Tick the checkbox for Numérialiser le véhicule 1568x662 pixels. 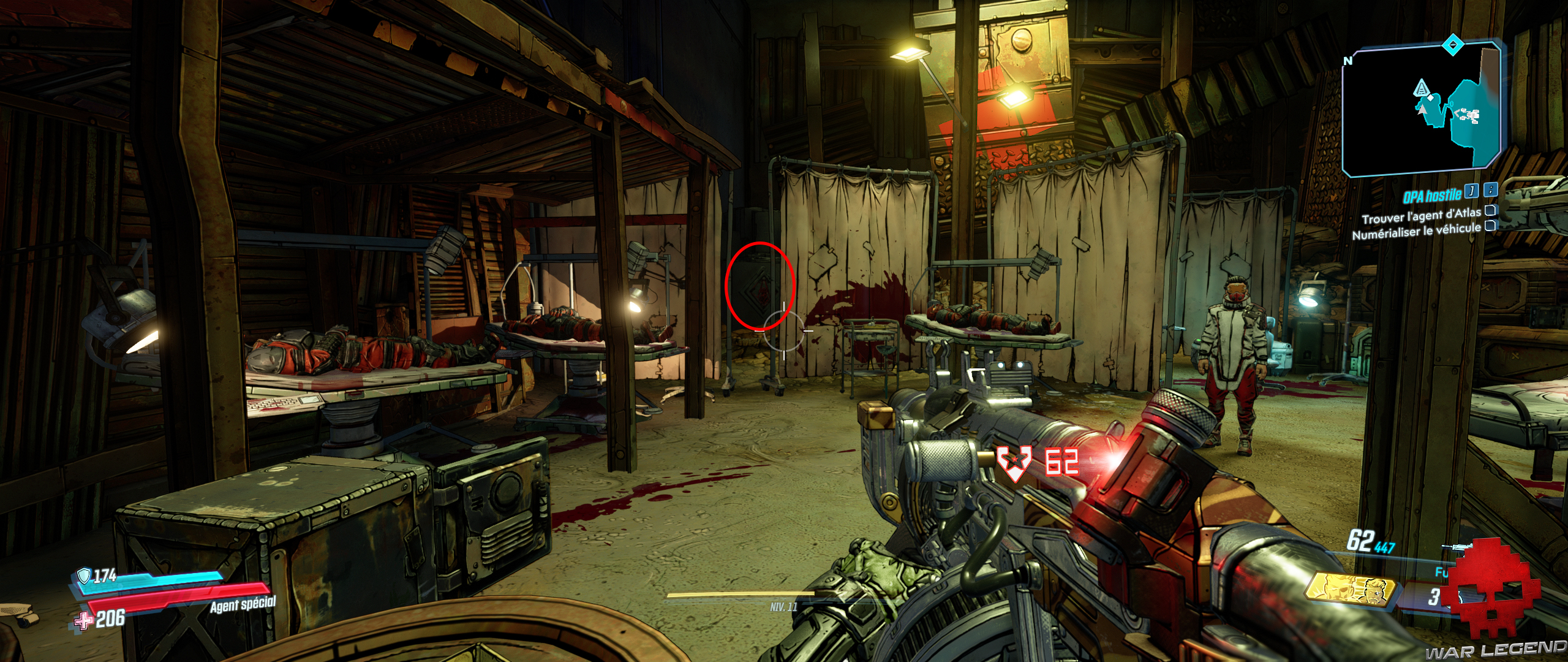tap(1491, 227)
